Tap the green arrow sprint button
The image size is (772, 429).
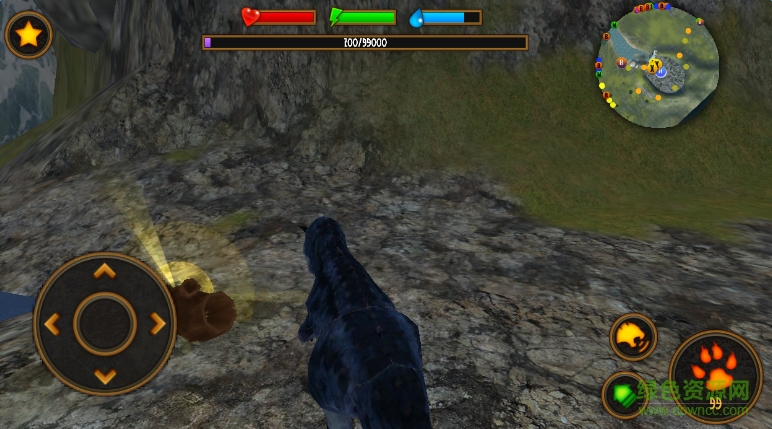tap(624, 394)
